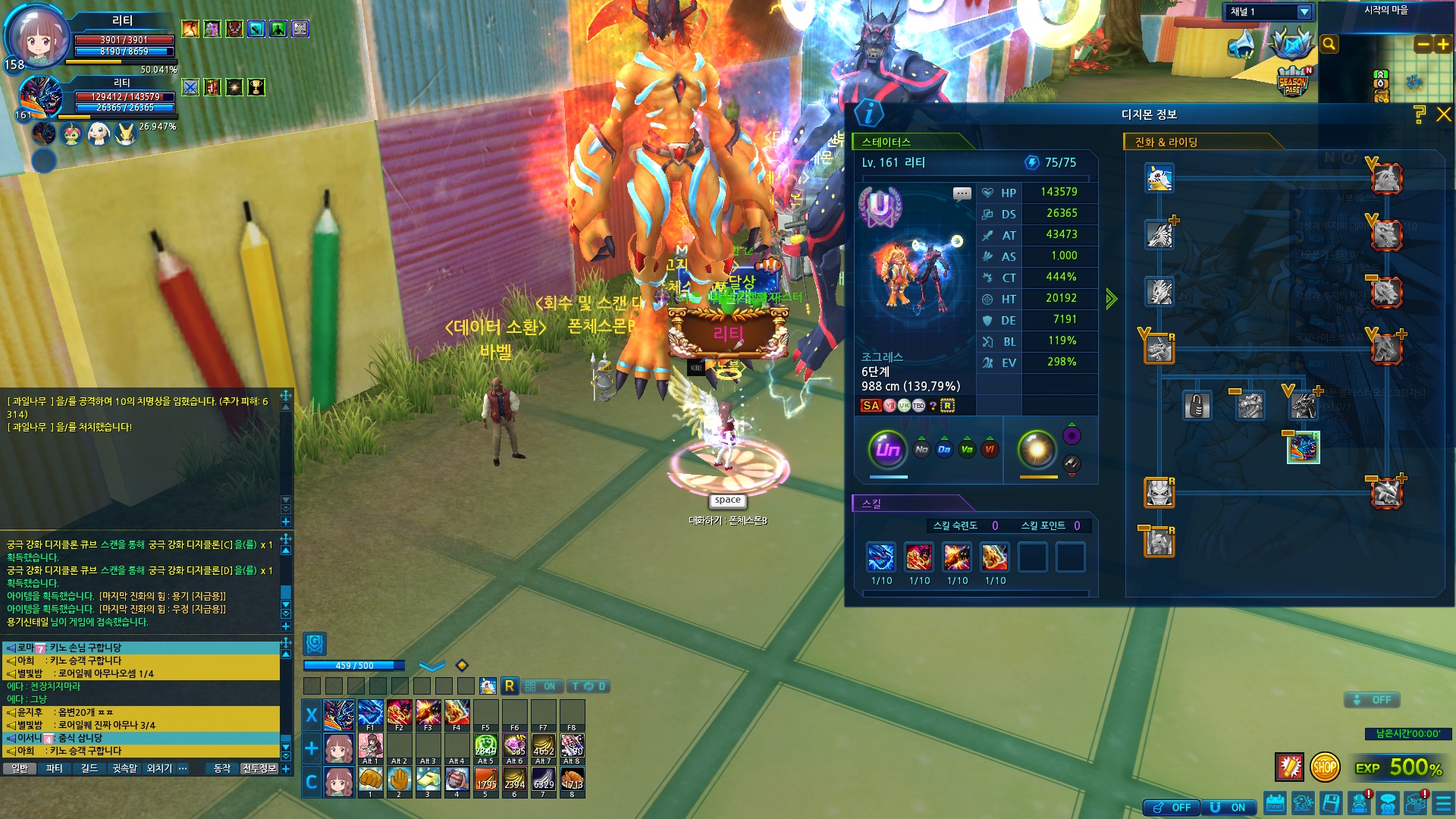Screen dimensions: 1456x819
Task: Toggle the magnet auto-loot ON switch
Action: click(1230, 808)
